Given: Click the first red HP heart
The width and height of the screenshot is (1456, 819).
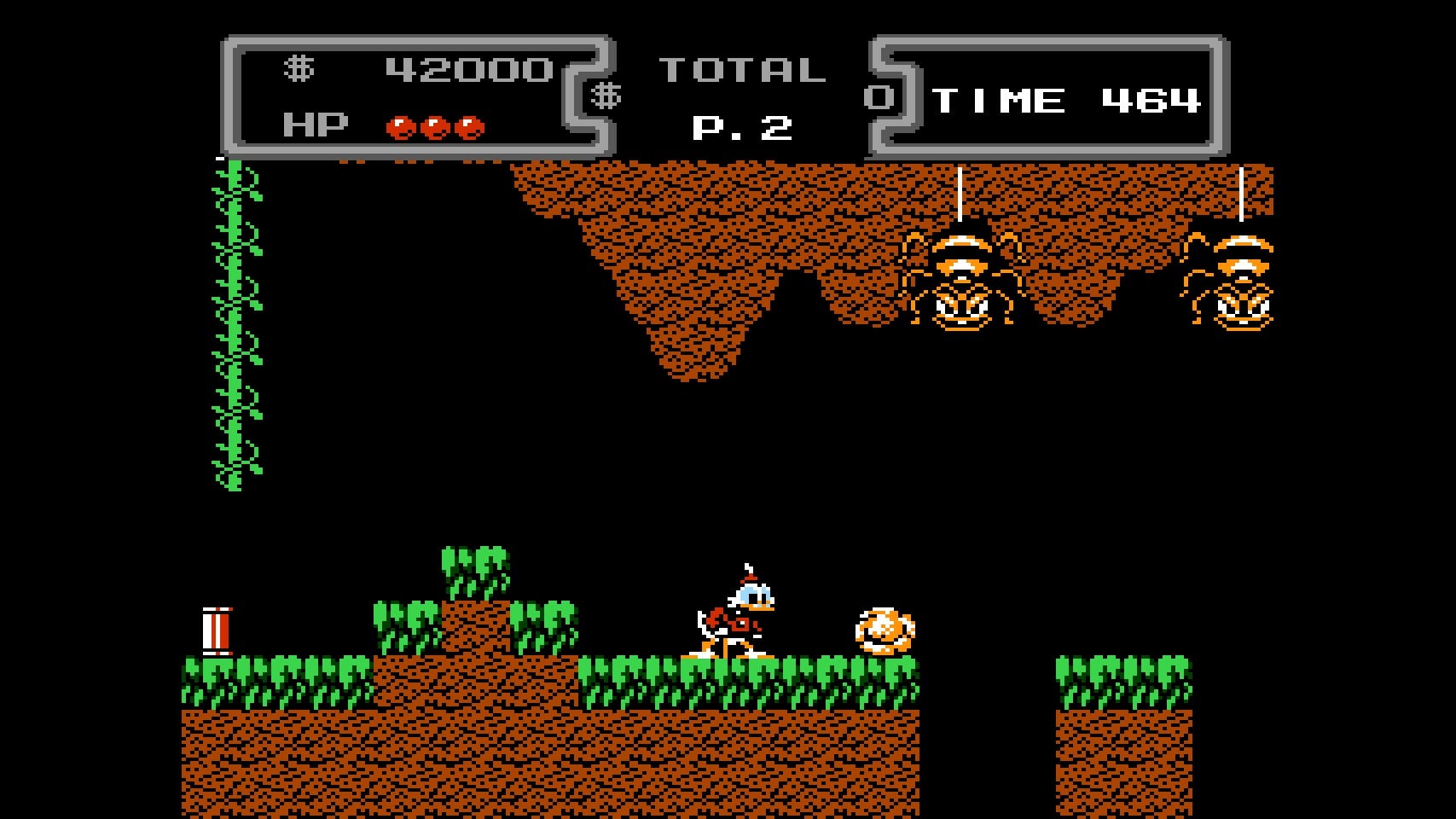Looking at the screenshot, I should [401, 126].
